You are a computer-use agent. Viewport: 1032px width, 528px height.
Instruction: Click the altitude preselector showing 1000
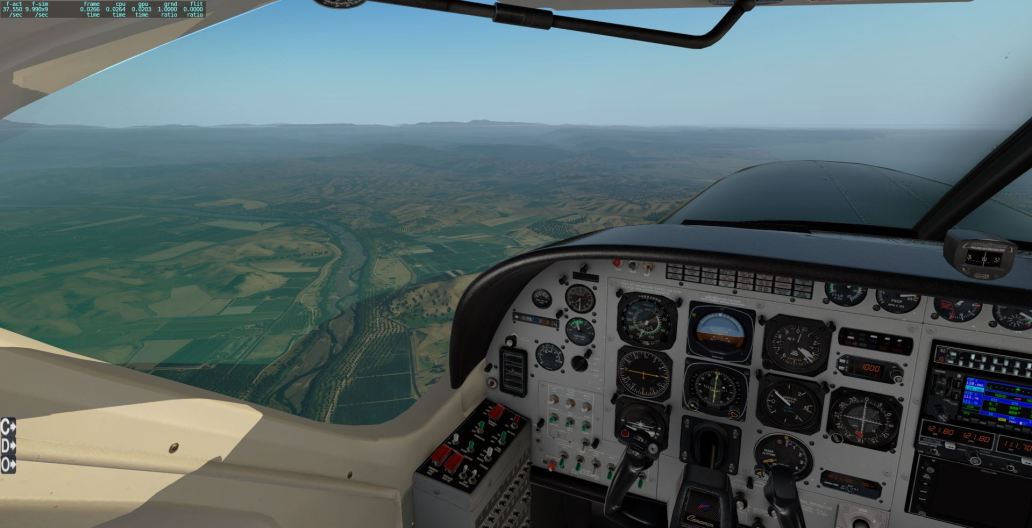point(869,368)
